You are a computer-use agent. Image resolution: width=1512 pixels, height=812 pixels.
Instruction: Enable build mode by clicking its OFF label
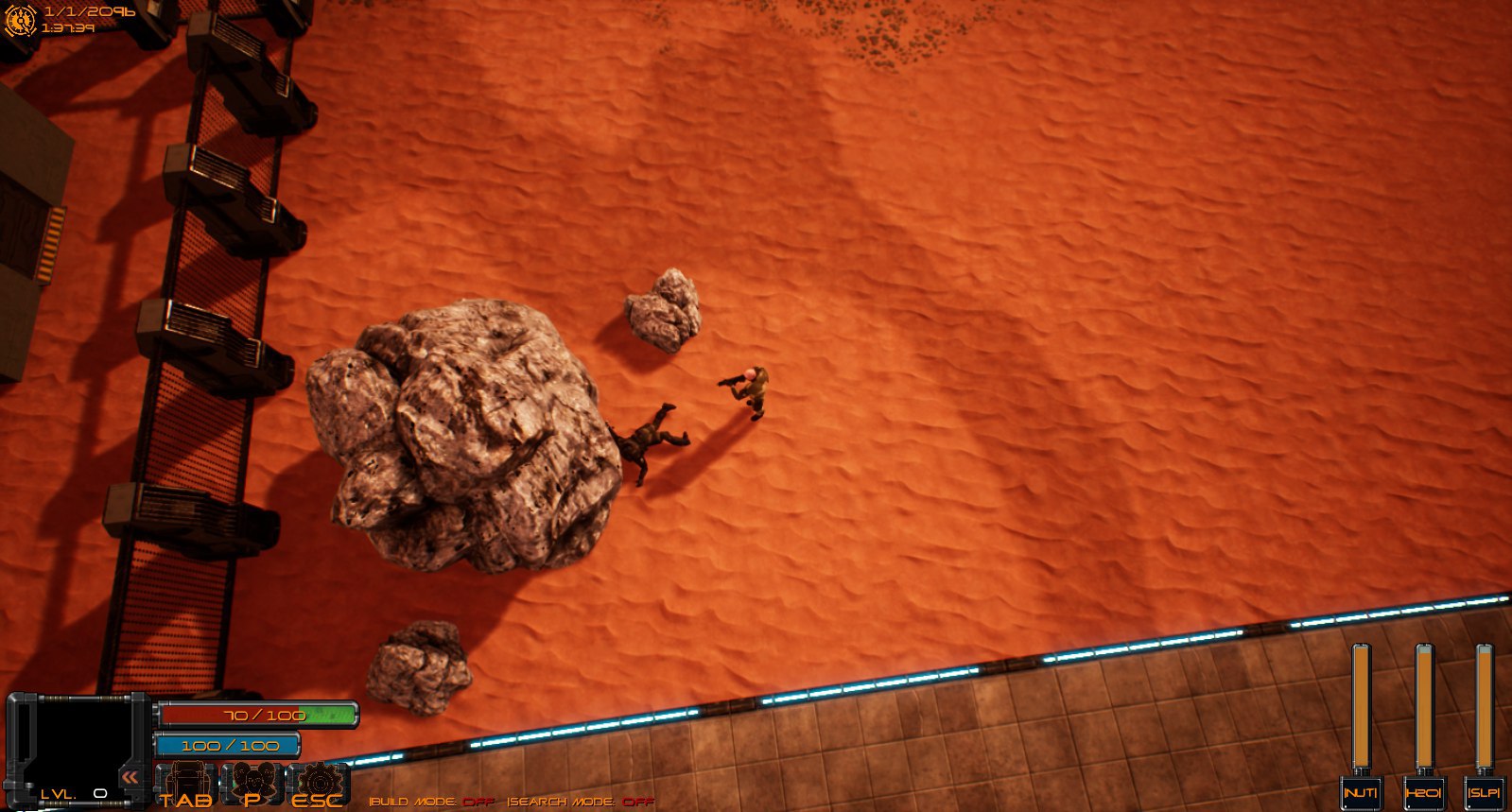point(478,801)
